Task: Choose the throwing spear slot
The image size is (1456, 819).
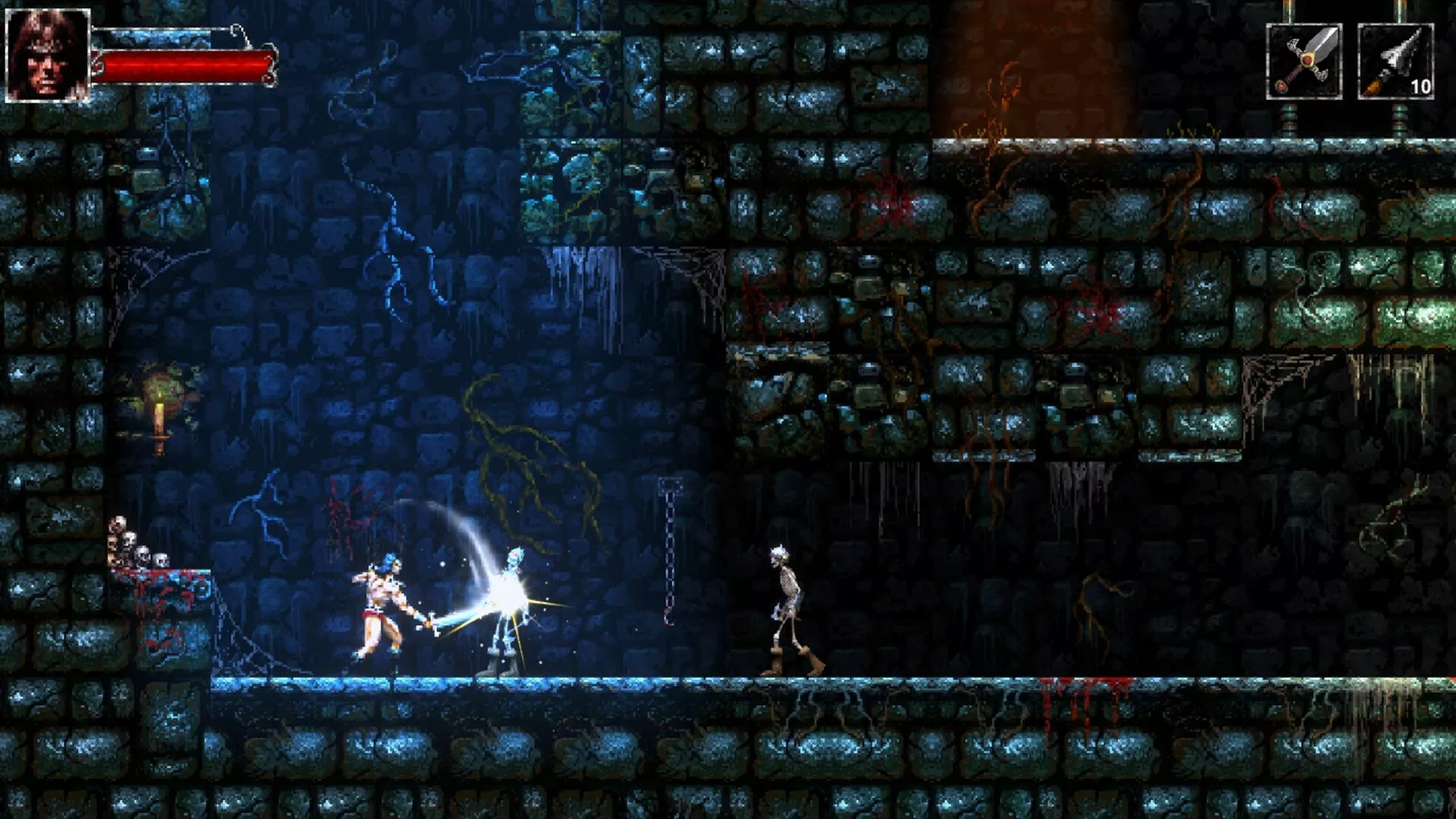Action: [1395, 61]
